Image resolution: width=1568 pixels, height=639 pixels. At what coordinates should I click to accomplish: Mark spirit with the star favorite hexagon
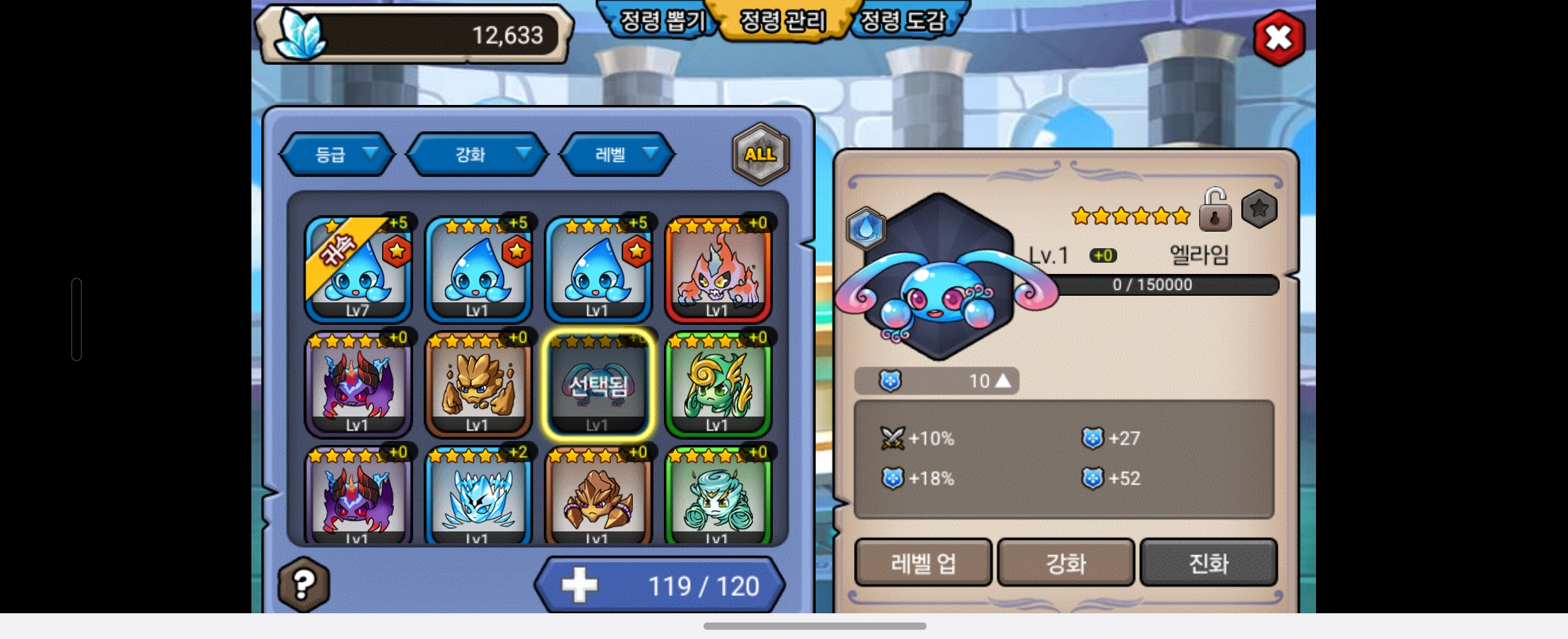(1259, 209)
